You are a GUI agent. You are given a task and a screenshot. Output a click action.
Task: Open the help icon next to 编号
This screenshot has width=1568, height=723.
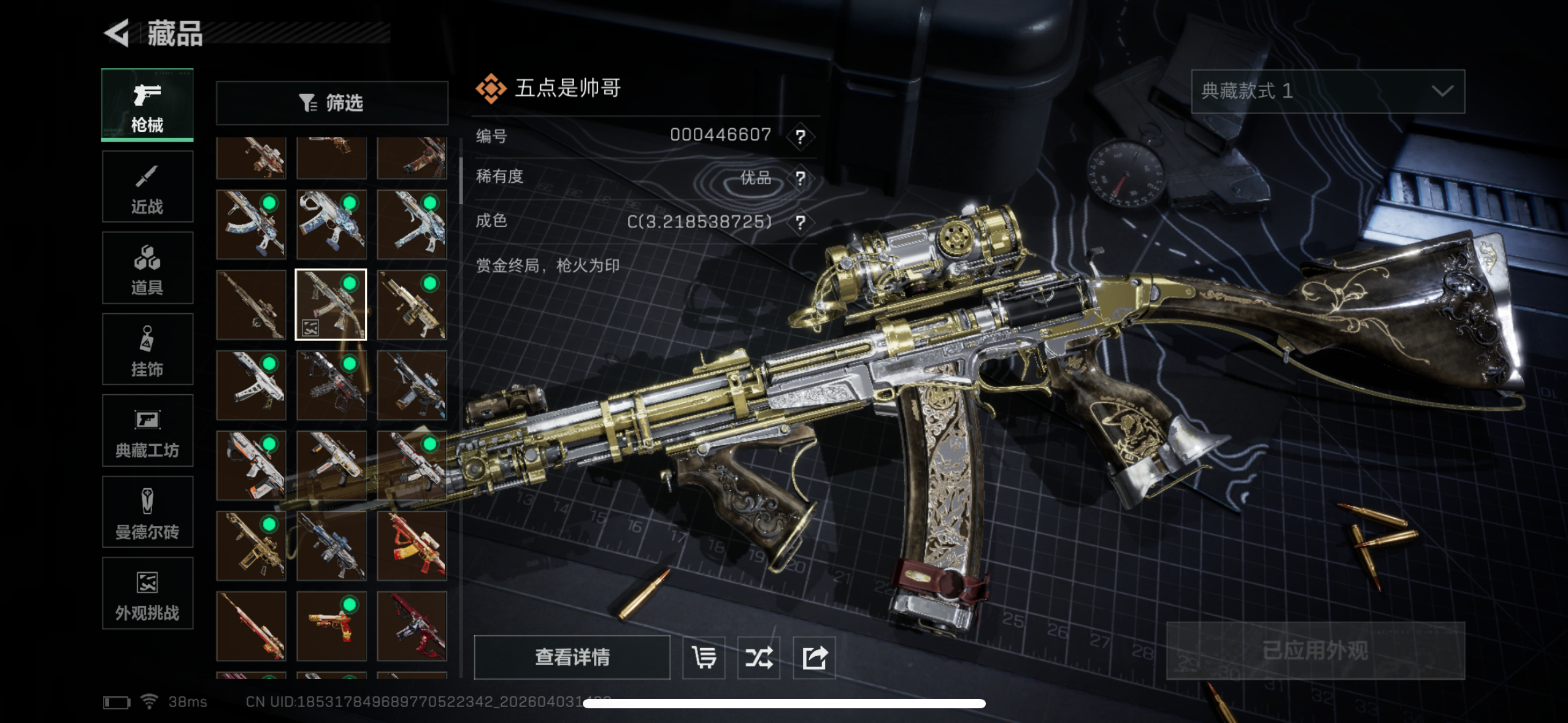pyautogui.click(x=800, y=136)
